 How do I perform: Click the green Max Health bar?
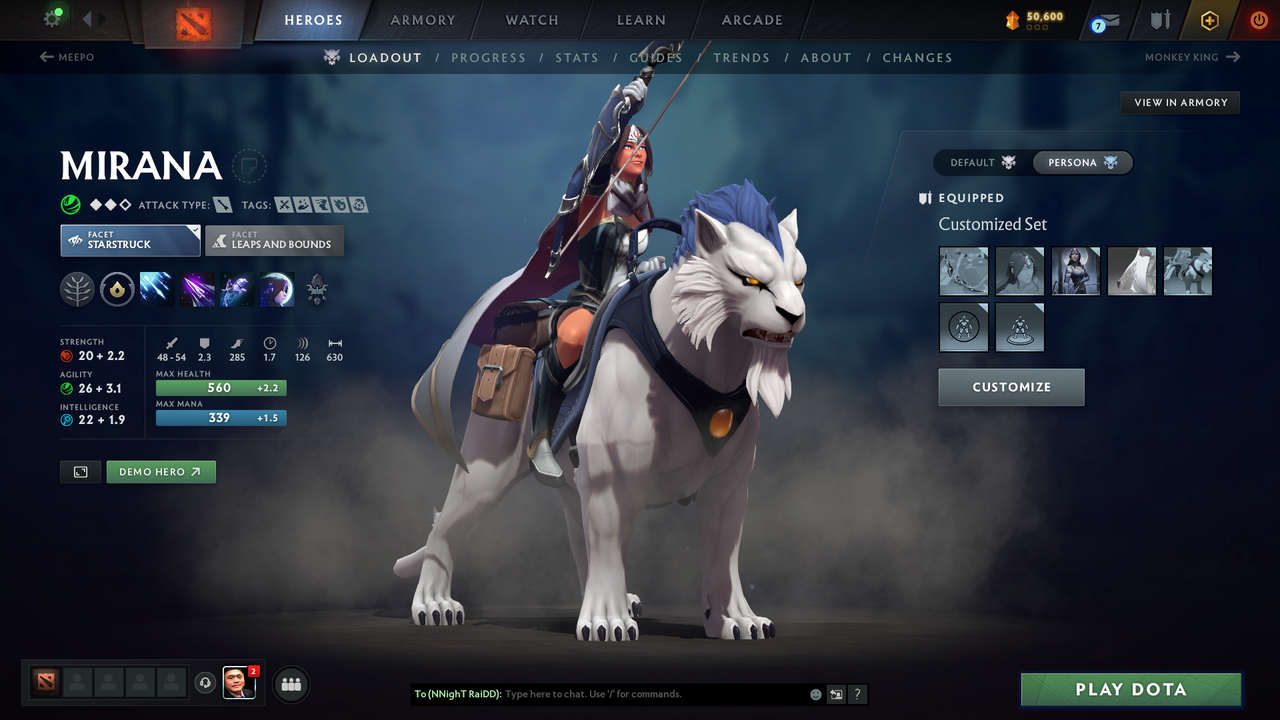click(220, 387)
